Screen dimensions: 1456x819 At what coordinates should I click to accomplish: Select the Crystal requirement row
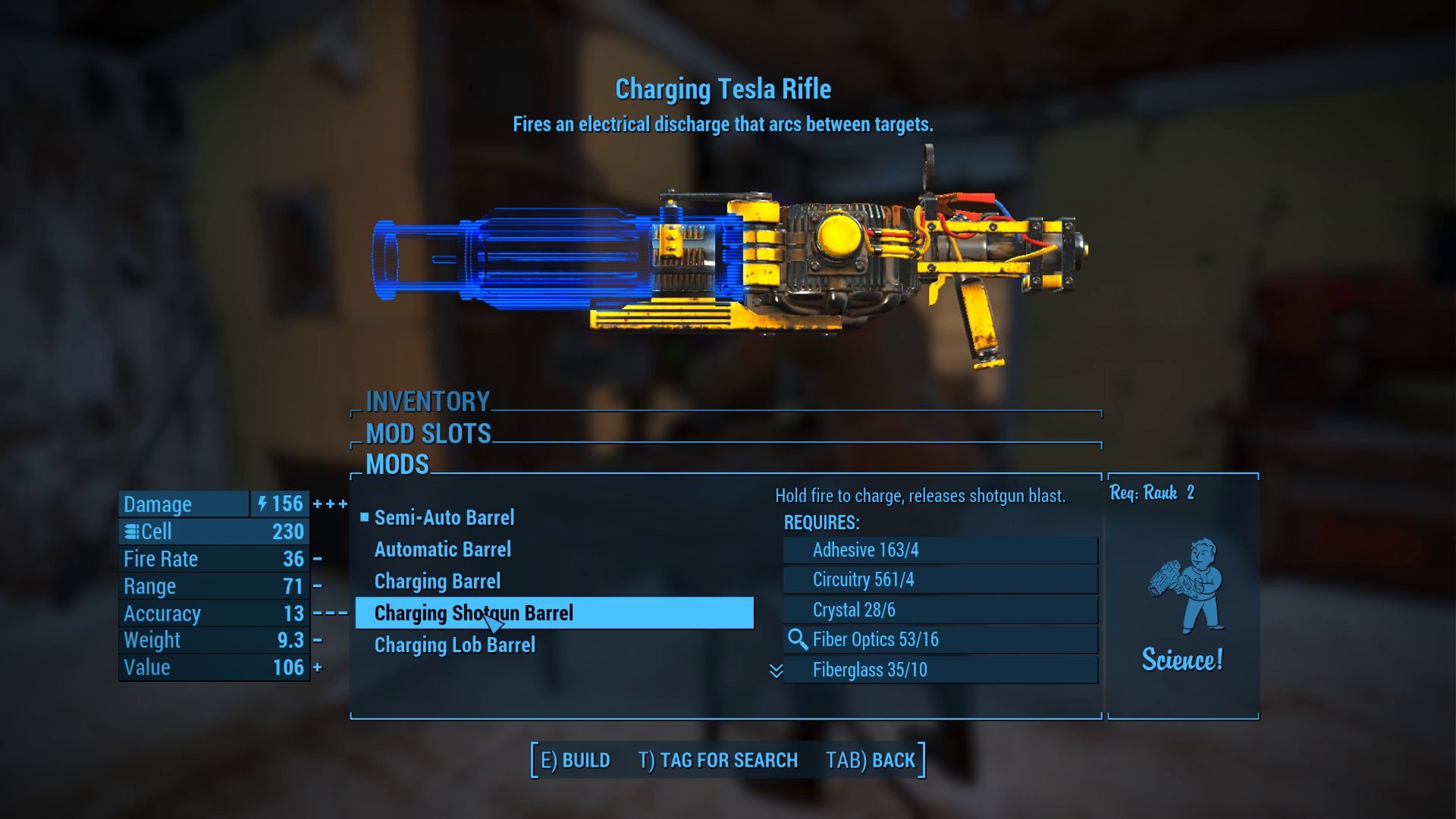point(940,610)
